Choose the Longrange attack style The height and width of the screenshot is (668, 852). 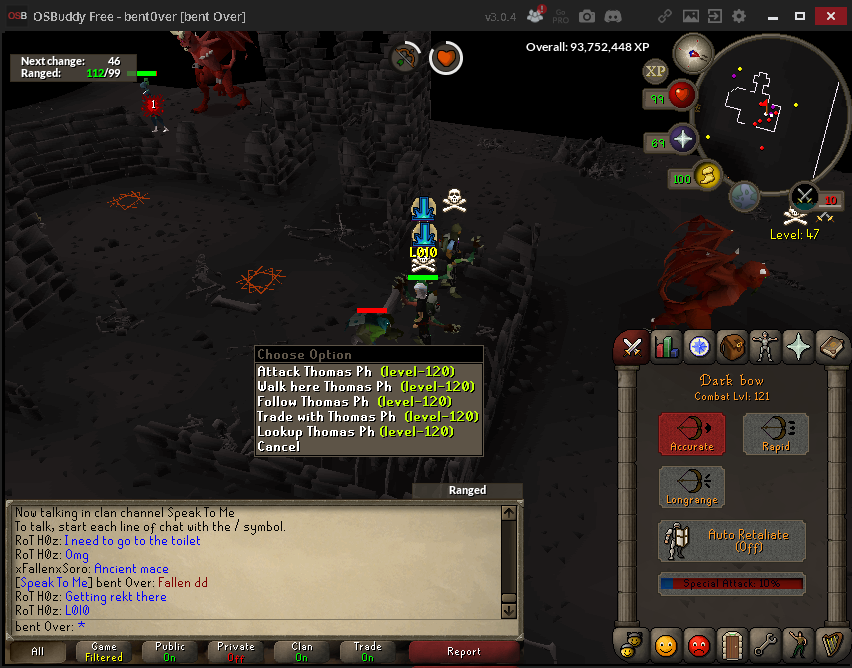coord(692,487)
